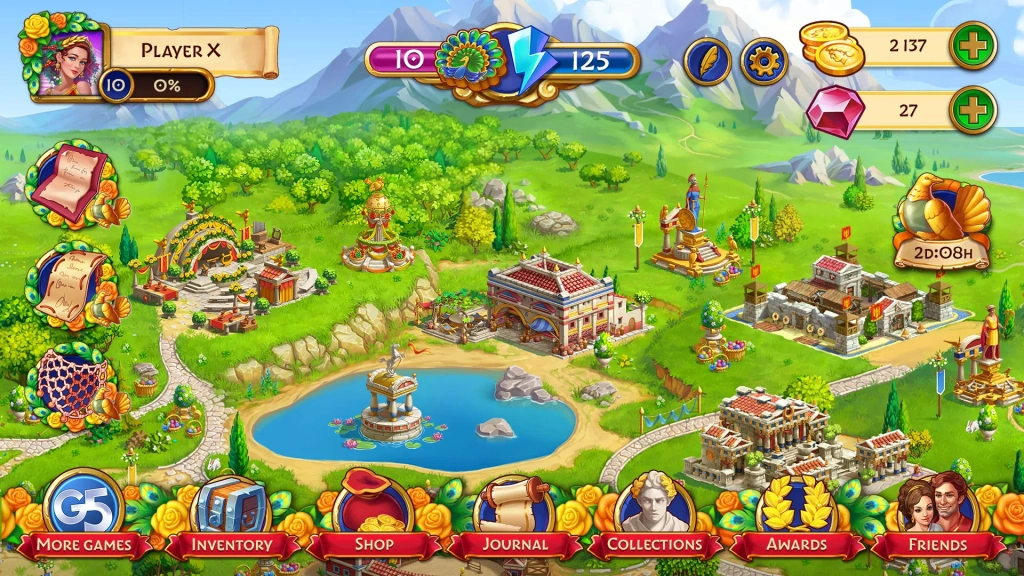The width and height of the screenshot is (1024, 576).
Task: View the Awards laurel menu
Action: (796, 510)
